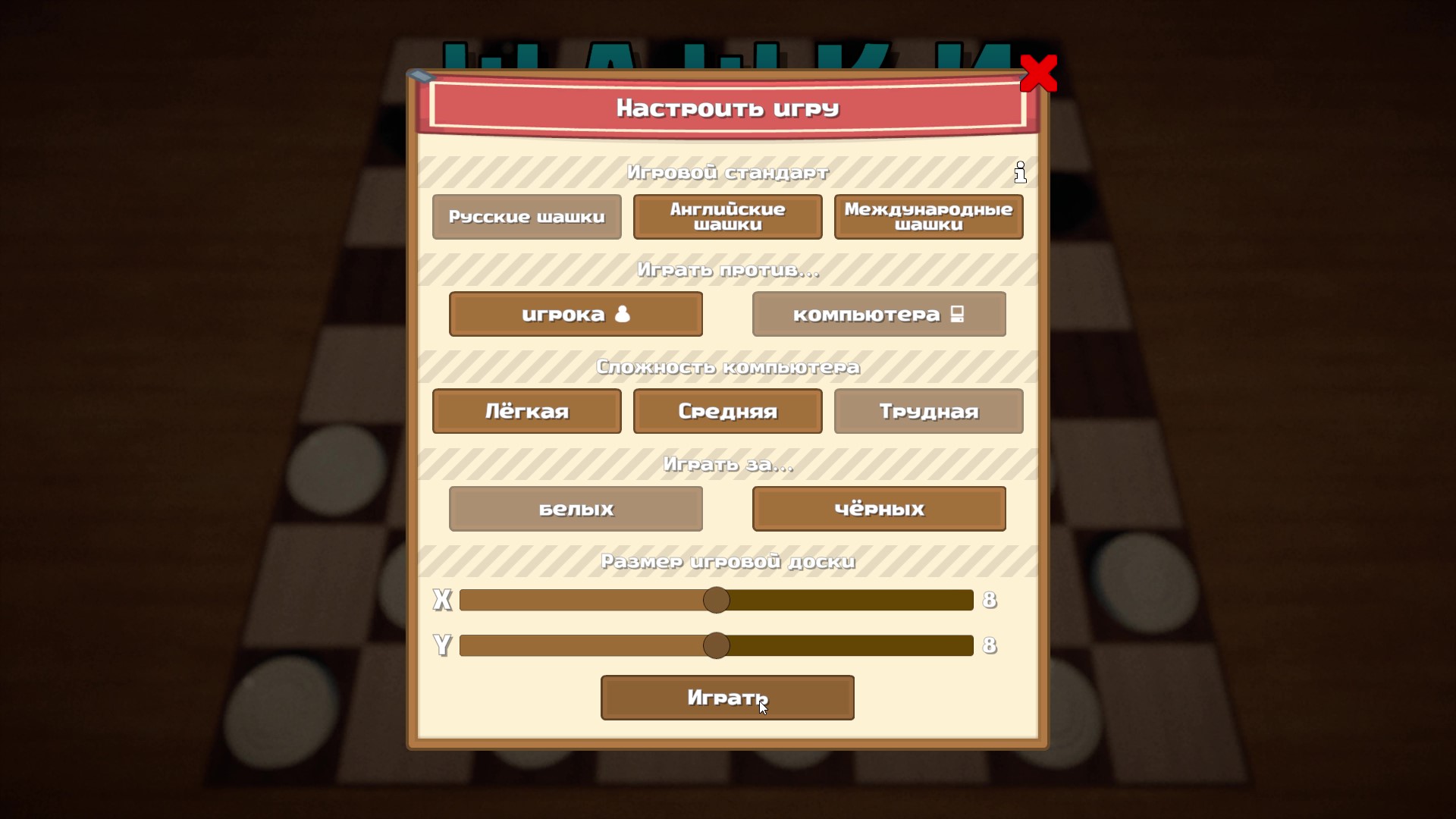Click the Играть против section header

coord(727,269)
